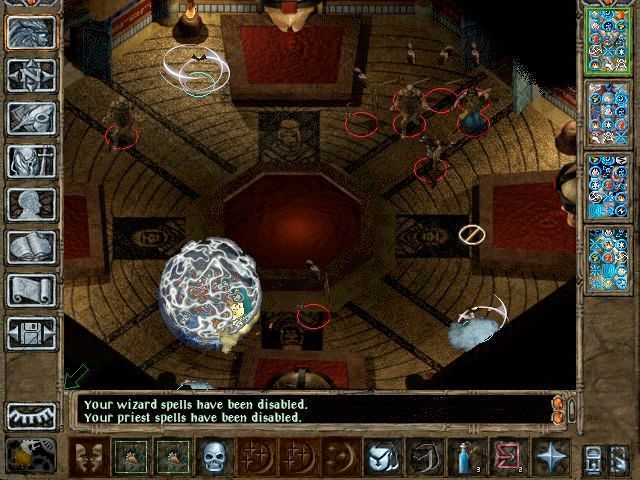
Task: Click the top stone face sidebar button
Action: point(33,32)
